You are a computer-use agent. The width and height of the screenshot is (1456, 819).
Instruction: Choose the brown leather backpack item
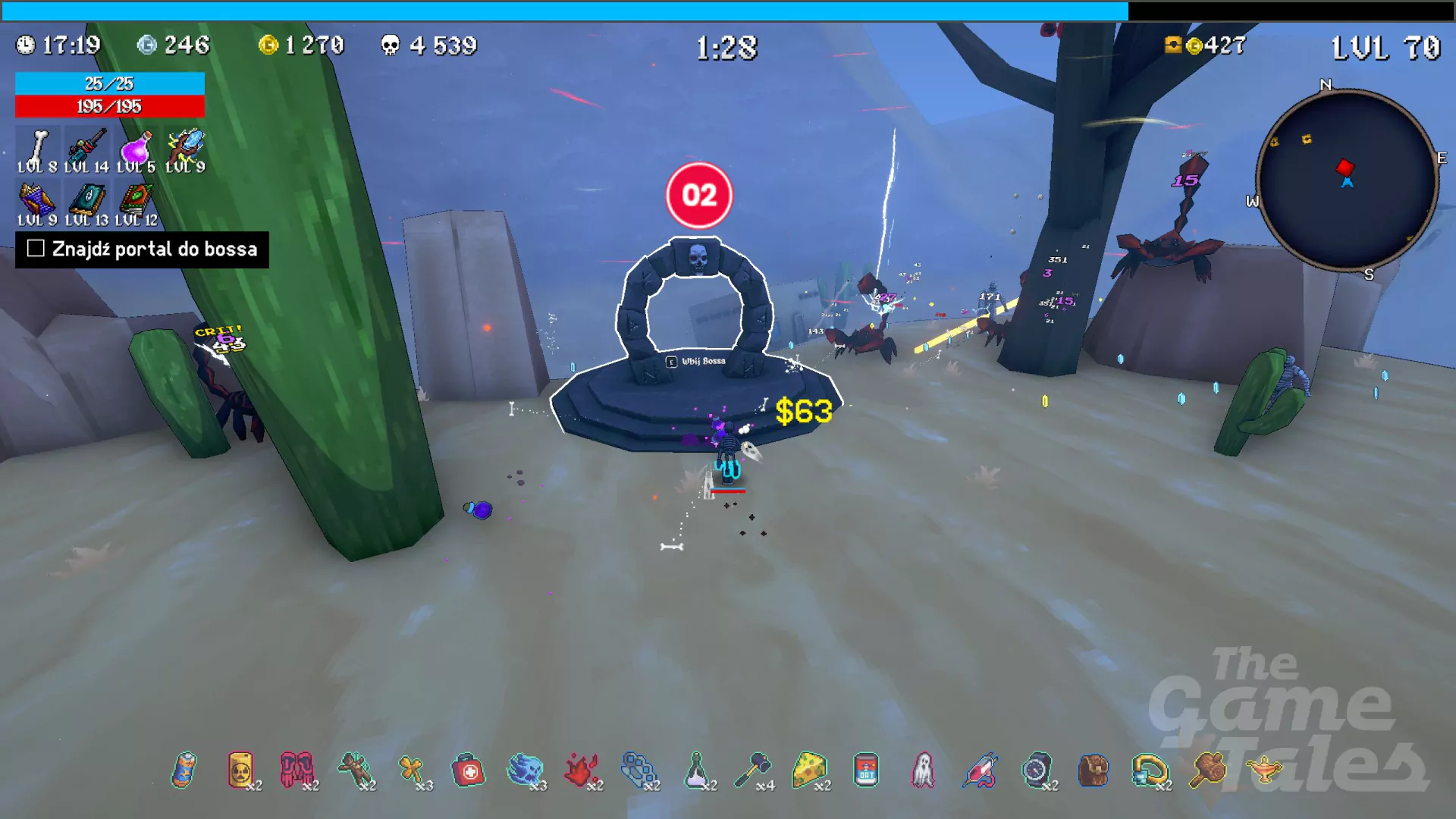coord(1094,770)
